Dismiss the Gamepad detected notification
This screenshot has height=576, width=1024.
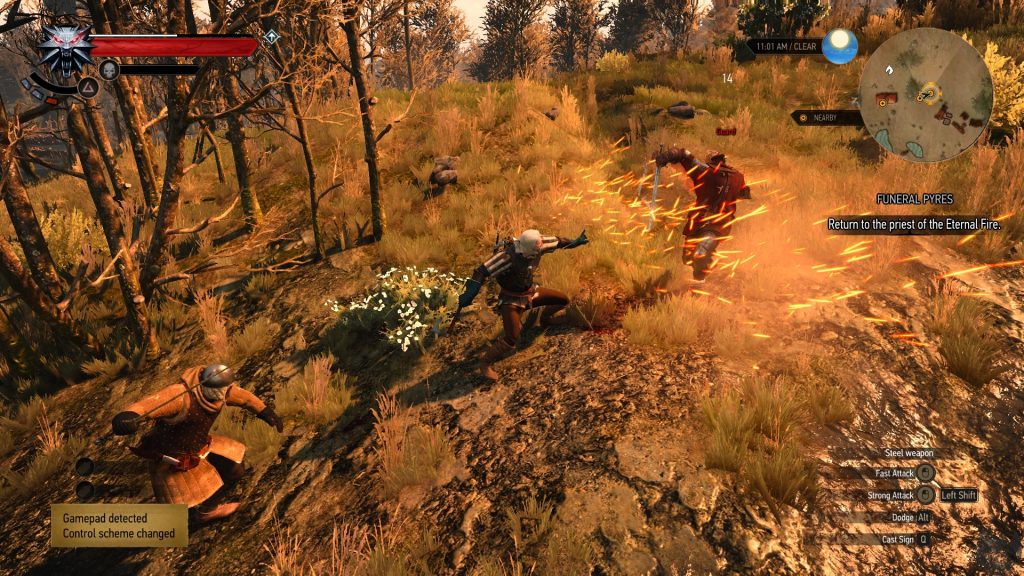[119, 525]
